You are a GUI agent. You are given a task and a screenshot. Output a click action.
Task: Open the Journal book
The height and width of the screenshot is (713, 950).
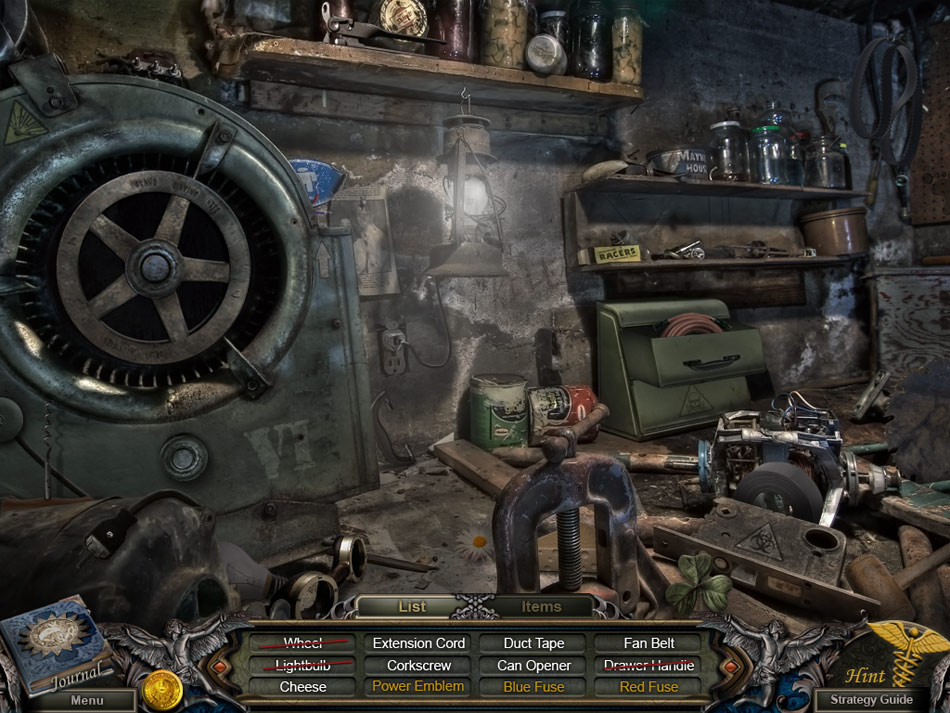(55, 645)
